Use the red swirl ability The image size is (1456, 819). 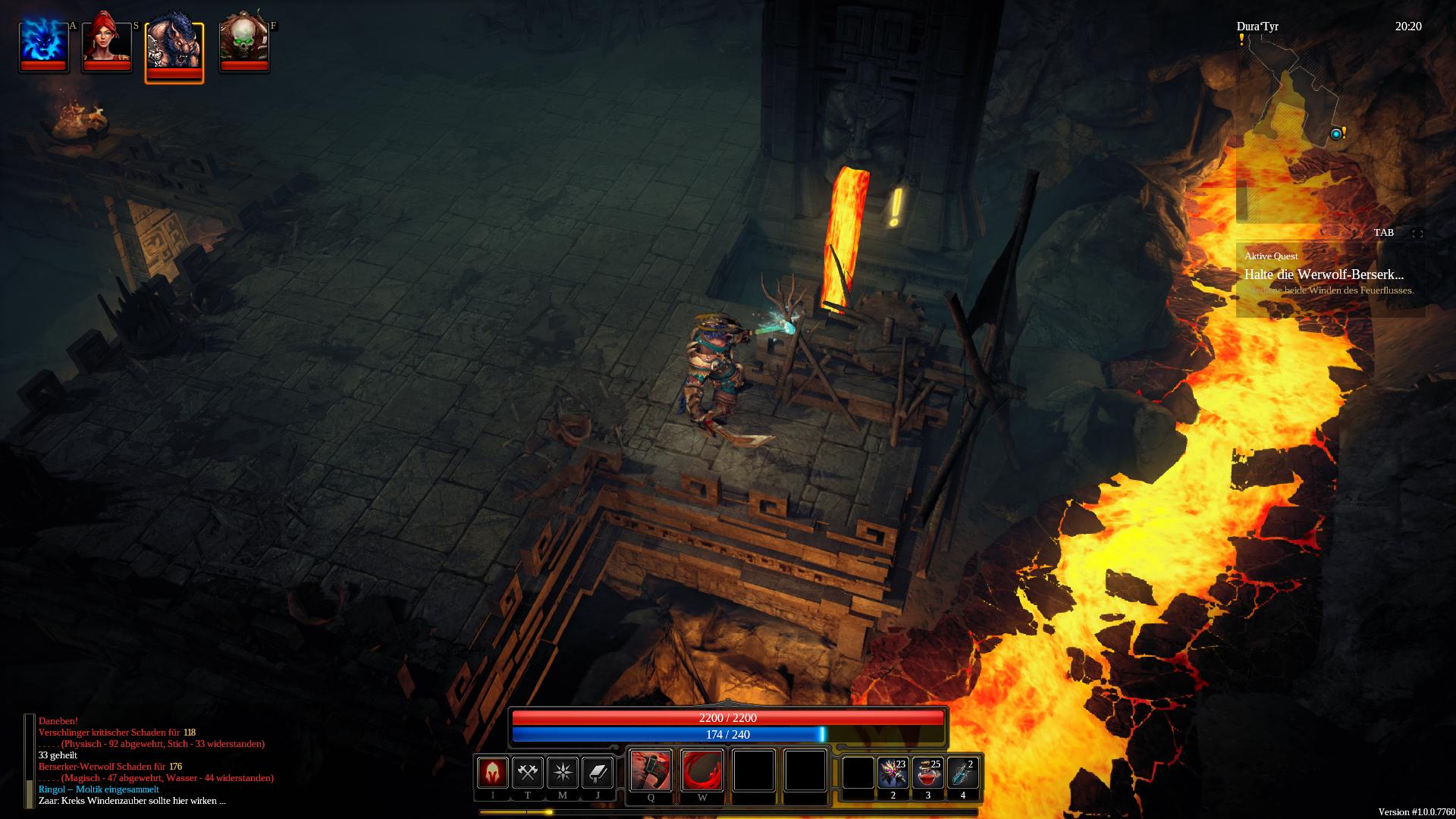702,770
